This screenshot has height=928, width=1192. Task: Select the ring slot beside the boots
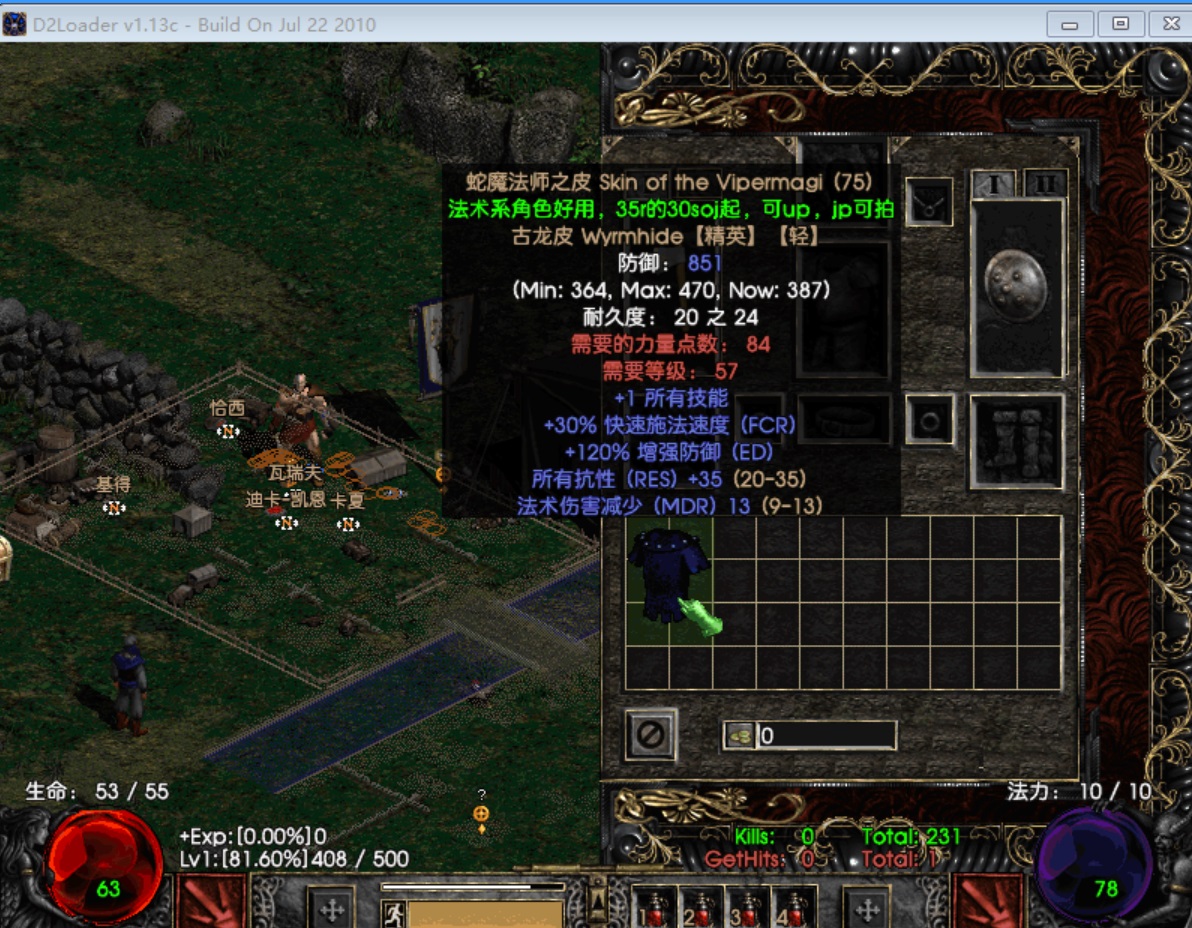click(x=929, y=419)
